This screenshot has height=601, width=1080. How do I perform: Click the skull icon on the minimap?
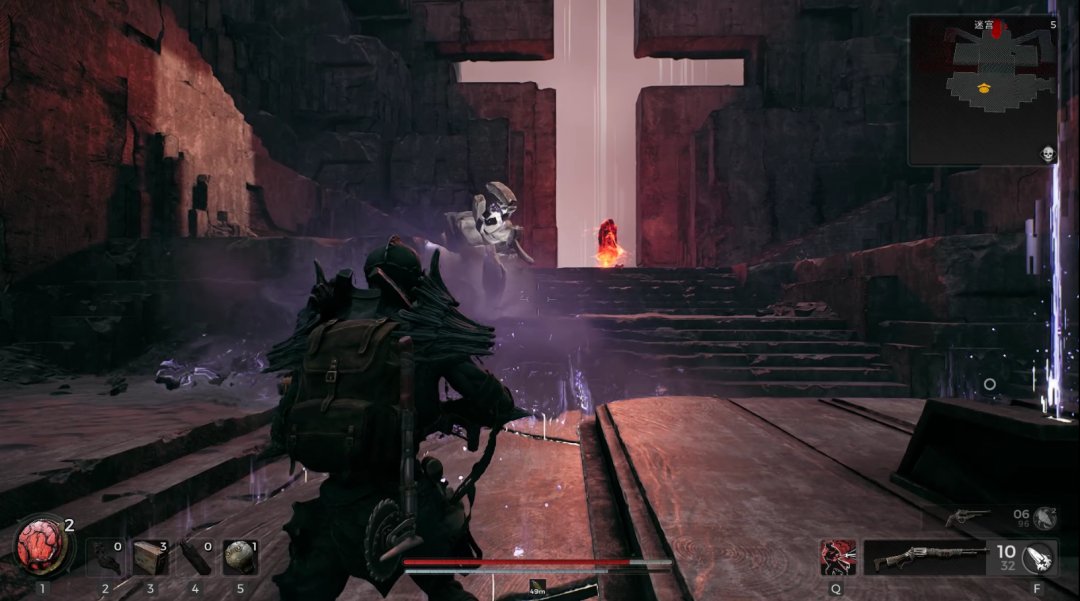point(1048,153)
